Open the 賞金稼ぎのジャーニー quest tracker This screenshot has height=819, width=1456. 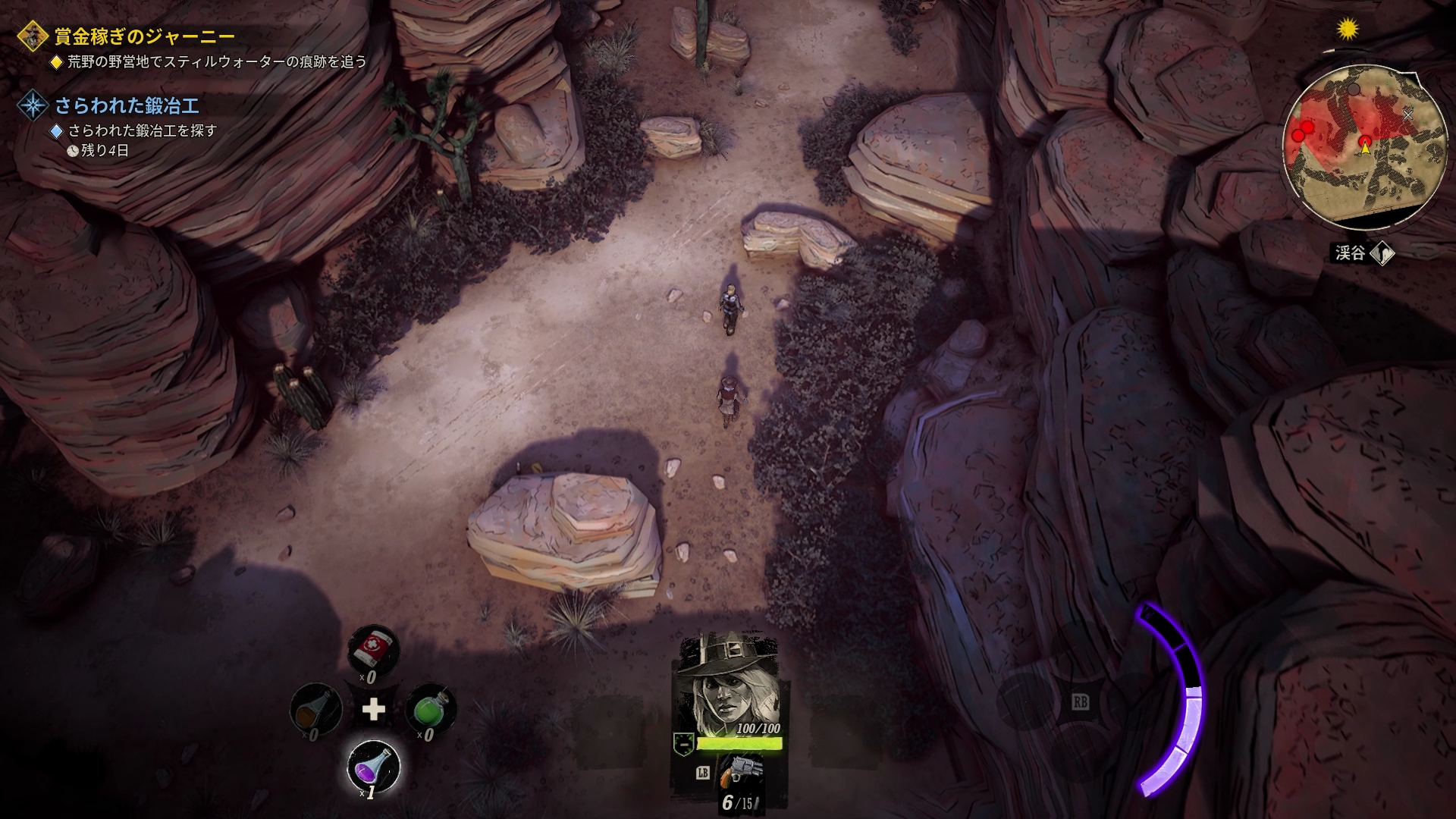[x=144, y=36]
